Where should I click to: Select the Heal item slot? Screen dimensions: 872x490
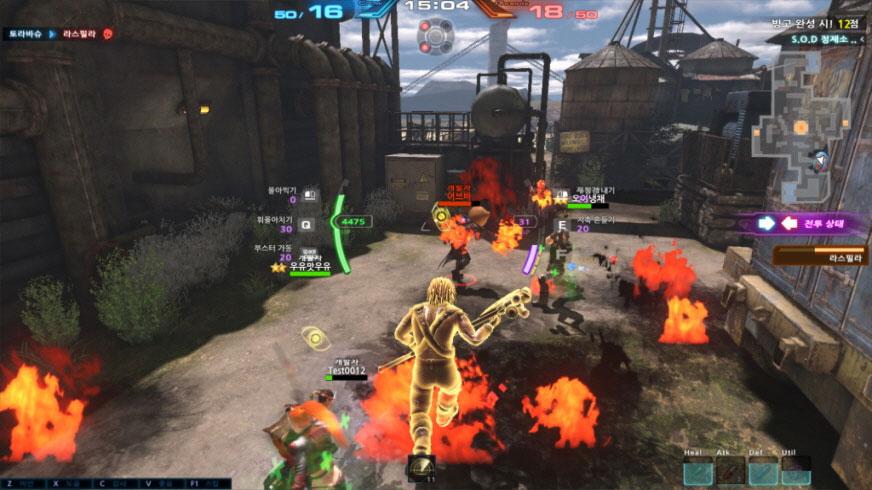point(699,470)
